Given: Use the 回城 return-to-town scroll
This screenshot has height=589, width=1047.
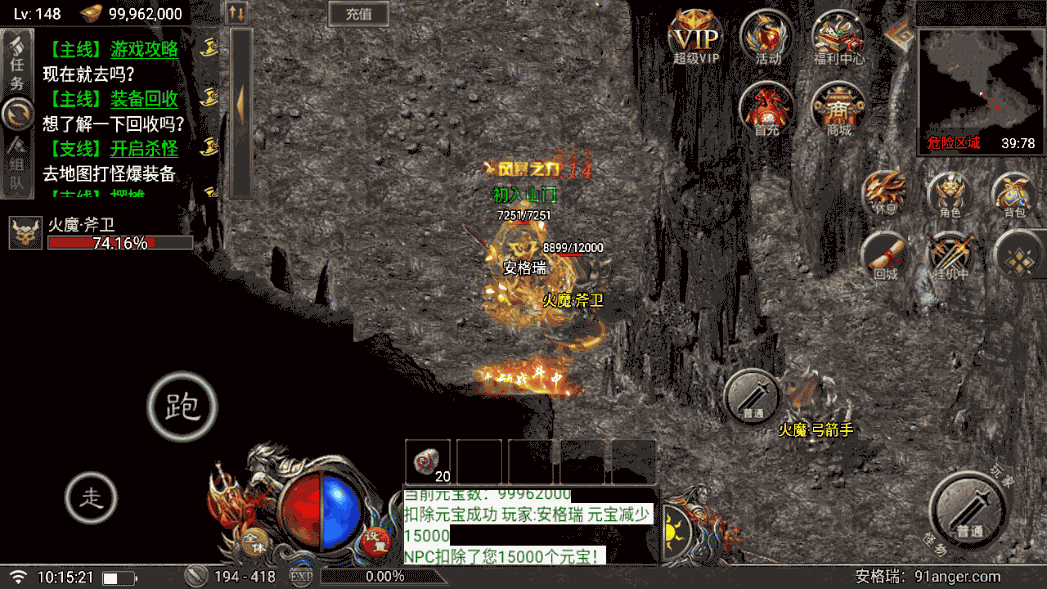Looking at the screenshot, I should coord(886,255).
